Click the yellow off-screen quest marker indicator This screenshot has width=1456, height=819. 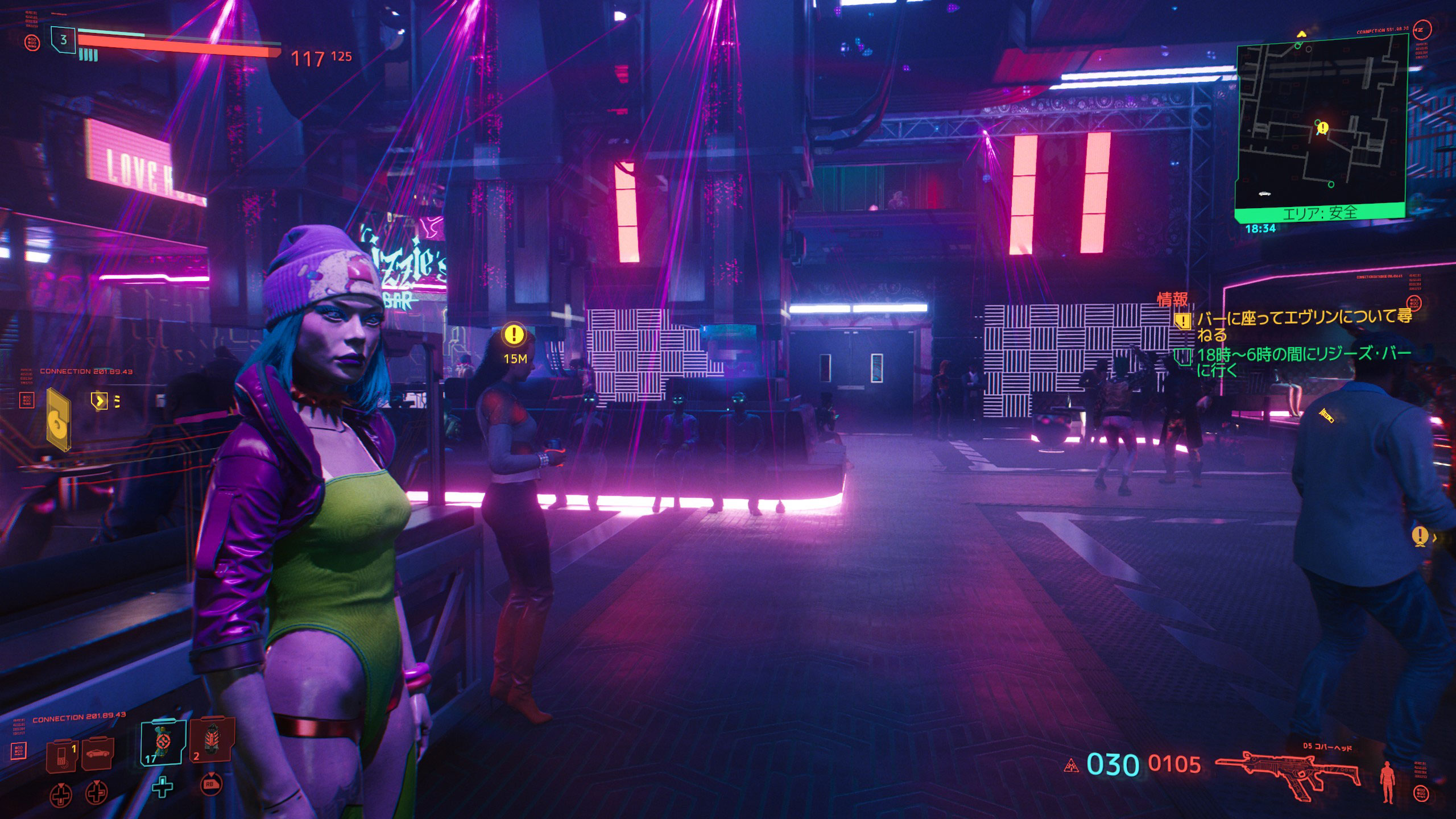point(1420,535)
